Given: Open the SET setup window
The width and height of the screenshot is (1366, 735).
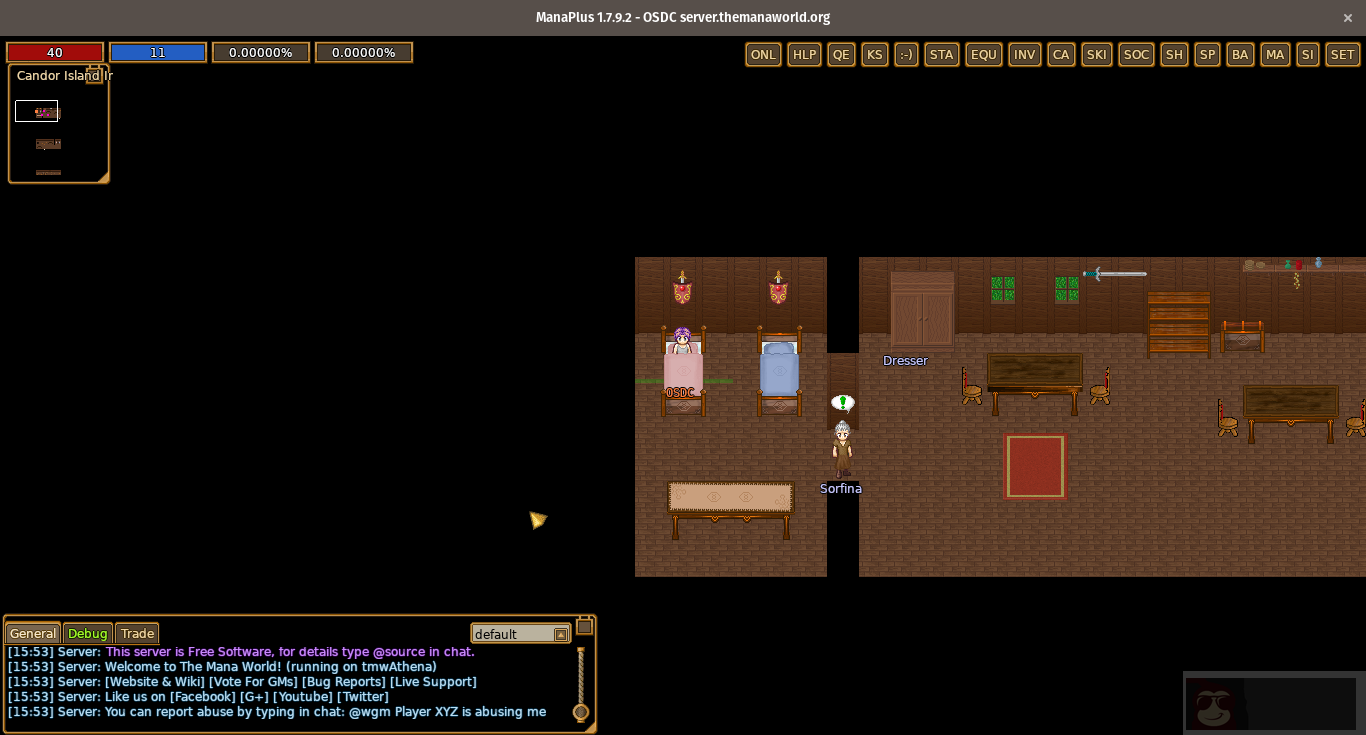Looking at the screenshot, I should click(1342, 55).
